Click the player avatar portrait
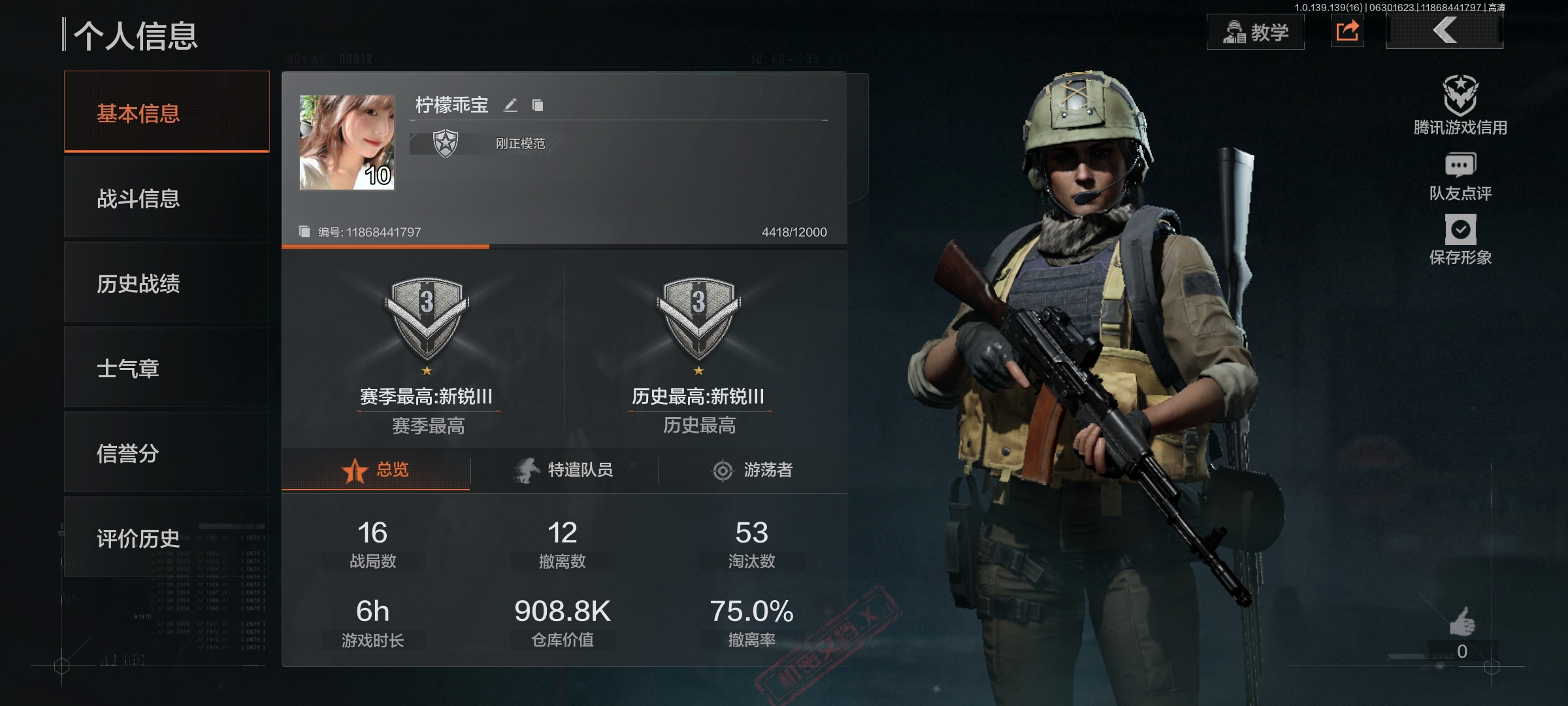The height and width of the screenshot is (706, 1568). (347, 143)
